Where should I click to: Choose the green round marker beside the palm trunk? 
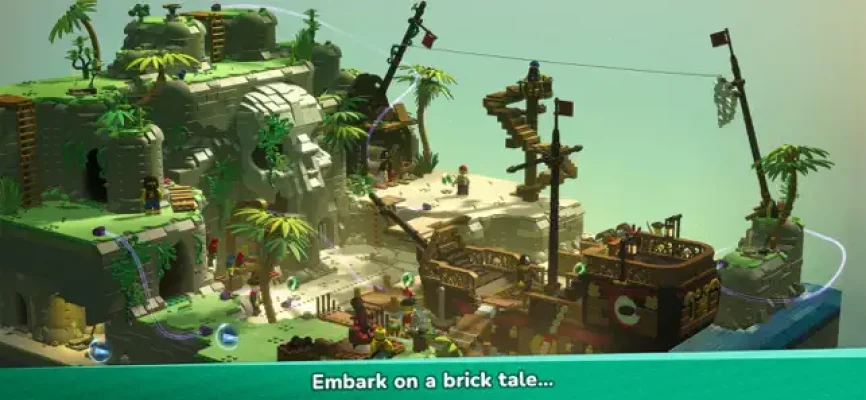click(x=293, y=283)
